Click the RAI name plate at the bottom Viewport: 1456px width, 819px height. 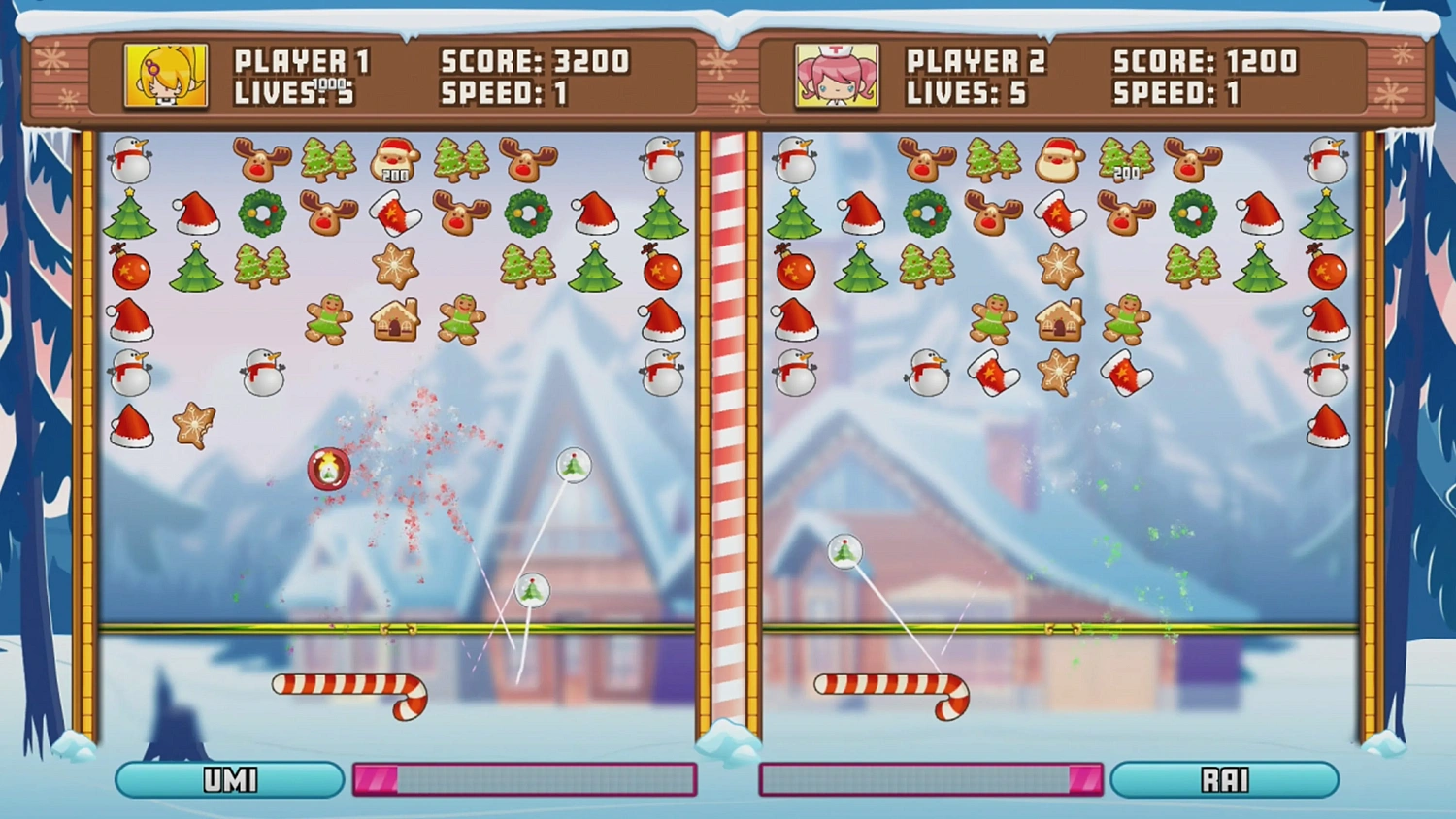click(x=1227, y=779)
